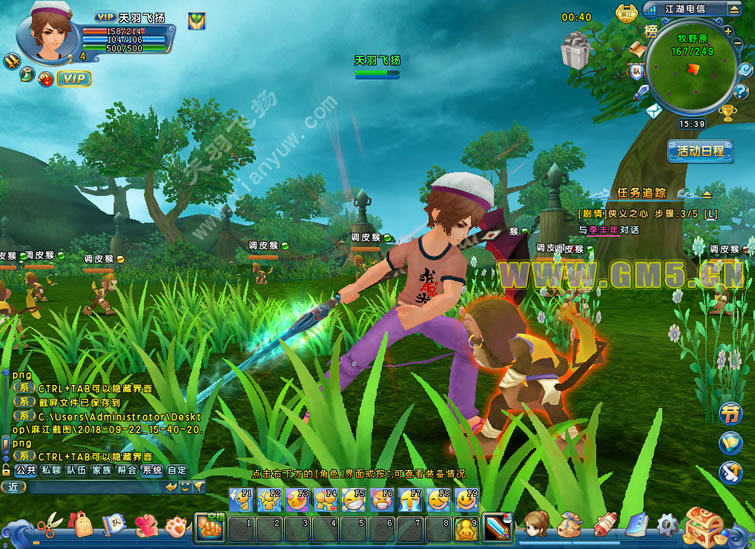Open the character face icon on bottom bar
Viewport: 755px width, 549px height.
[539, 524]
